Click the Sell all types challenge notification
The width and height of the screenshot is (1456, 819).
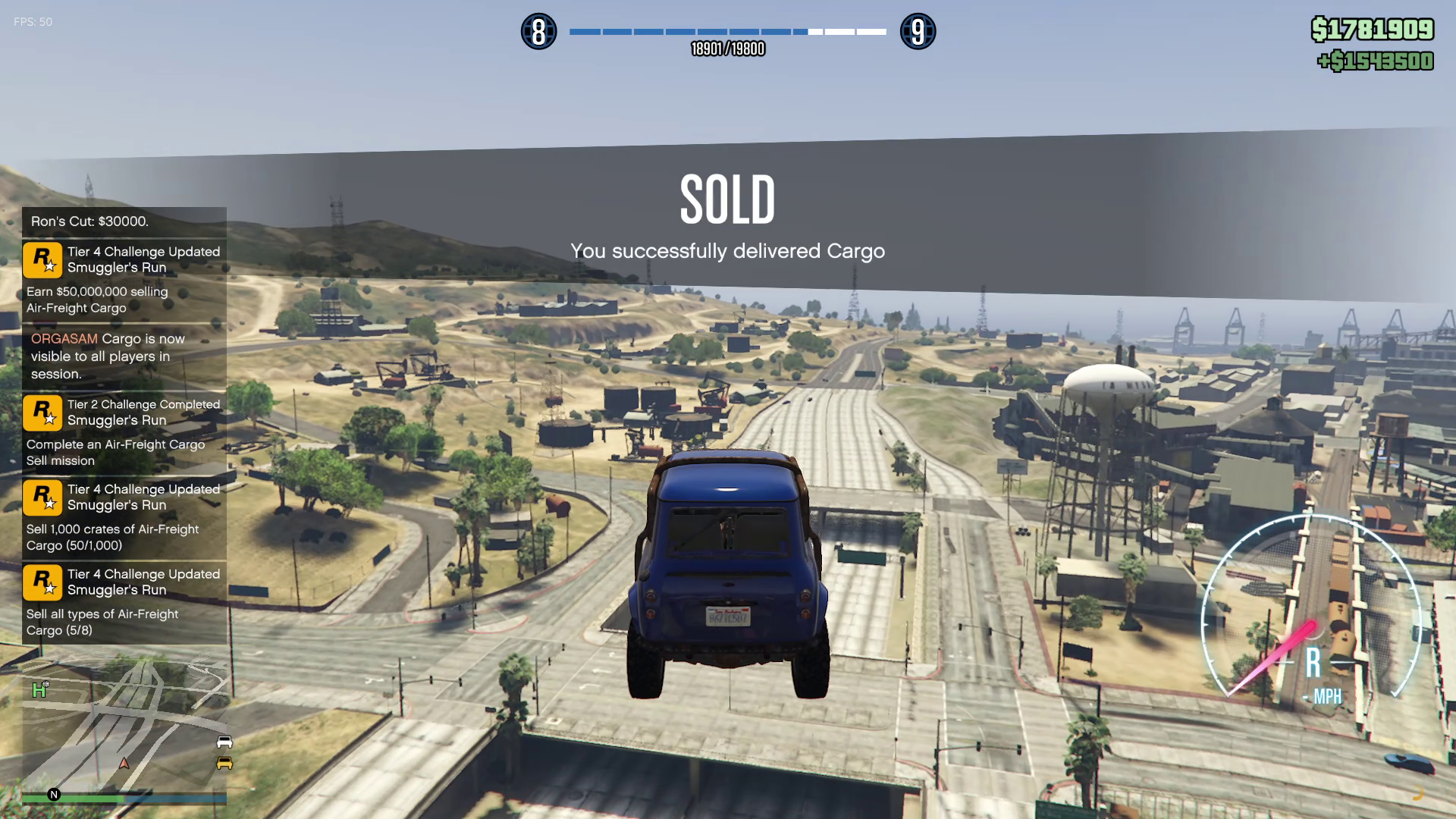click(x=124, y=601)
